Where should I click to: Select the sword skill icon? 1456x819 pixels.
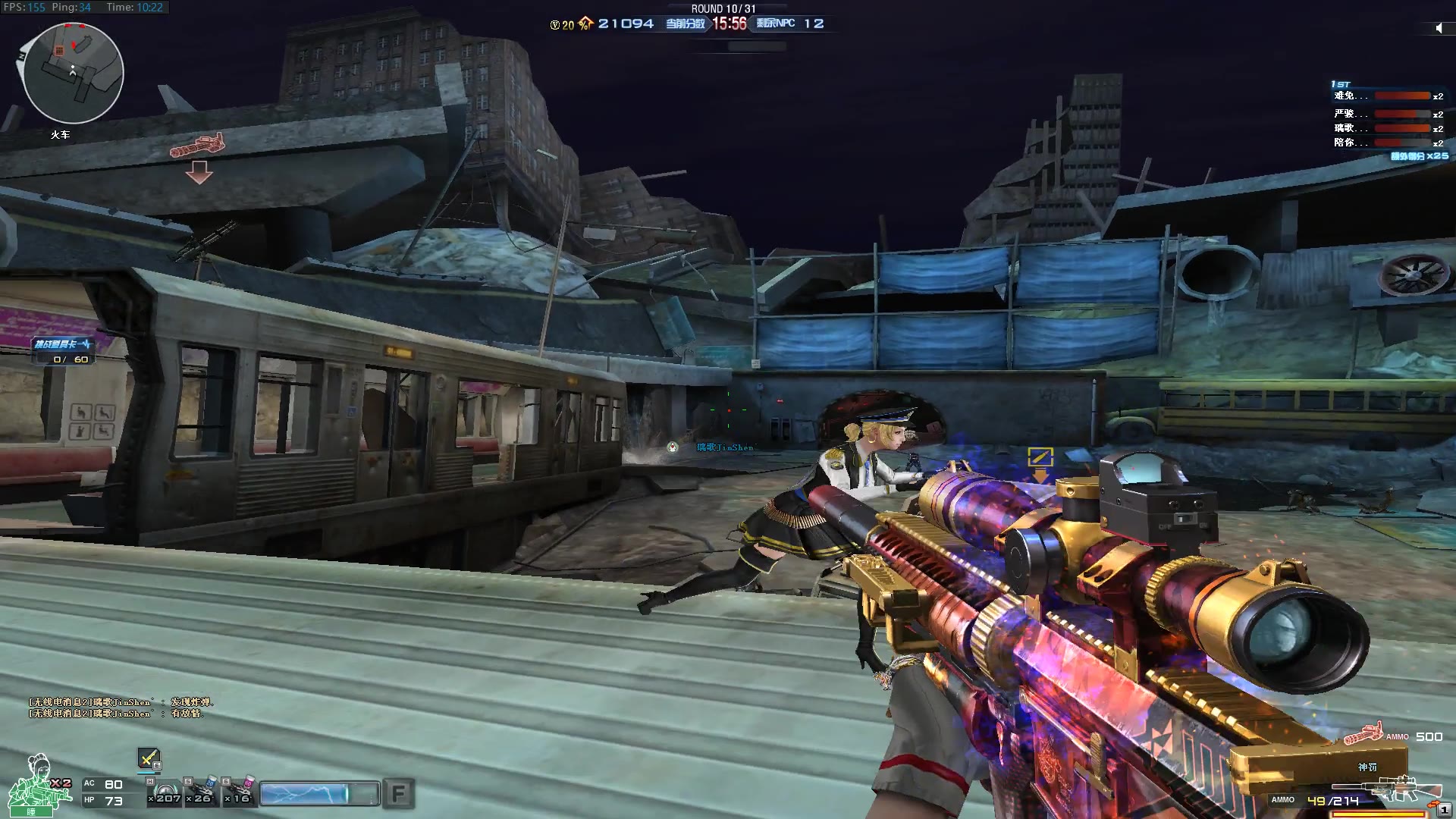tap(149, 758)
